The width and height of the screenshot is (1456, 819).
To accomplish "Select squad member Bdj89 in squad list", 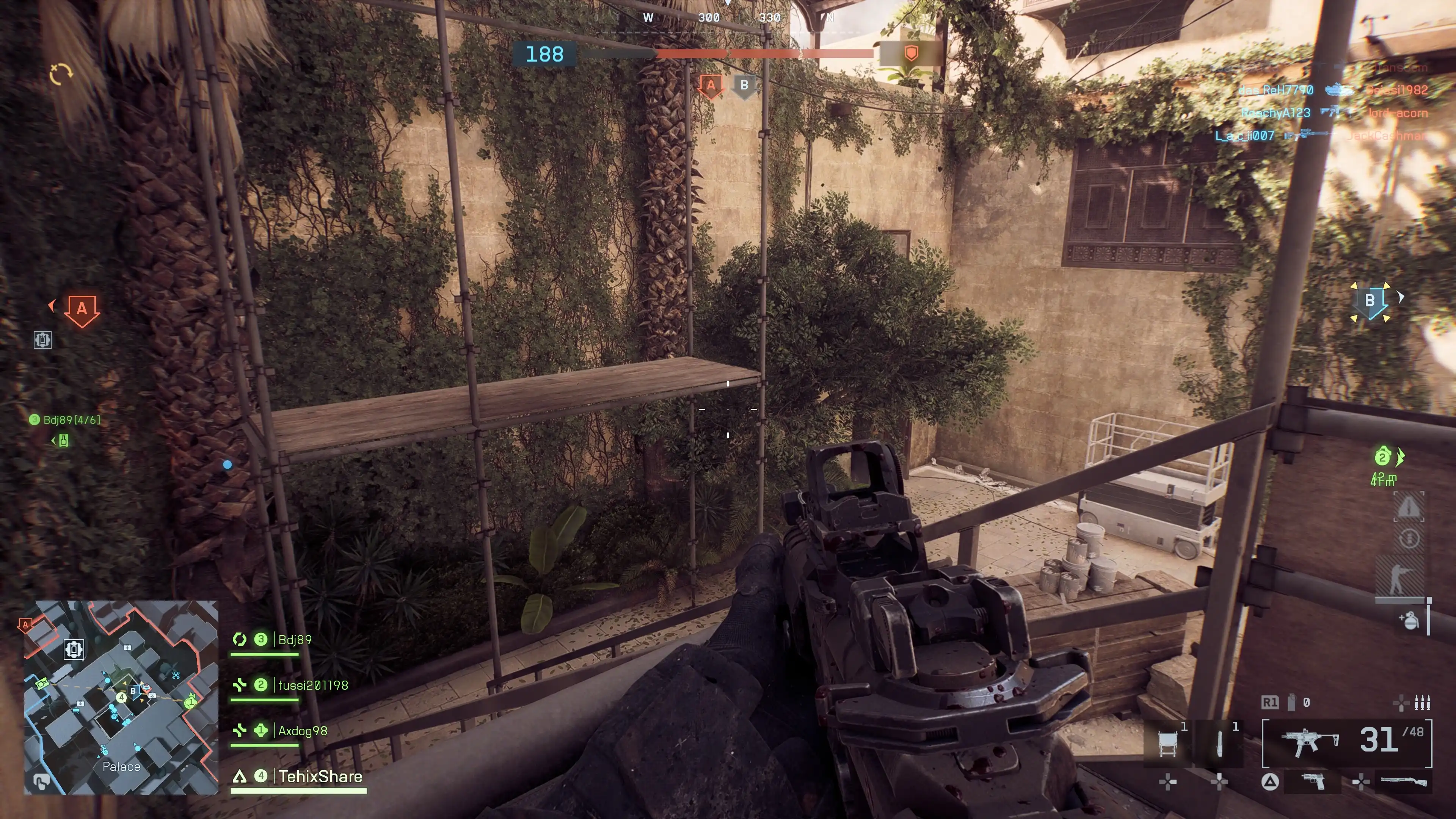I will pos(295,640).
